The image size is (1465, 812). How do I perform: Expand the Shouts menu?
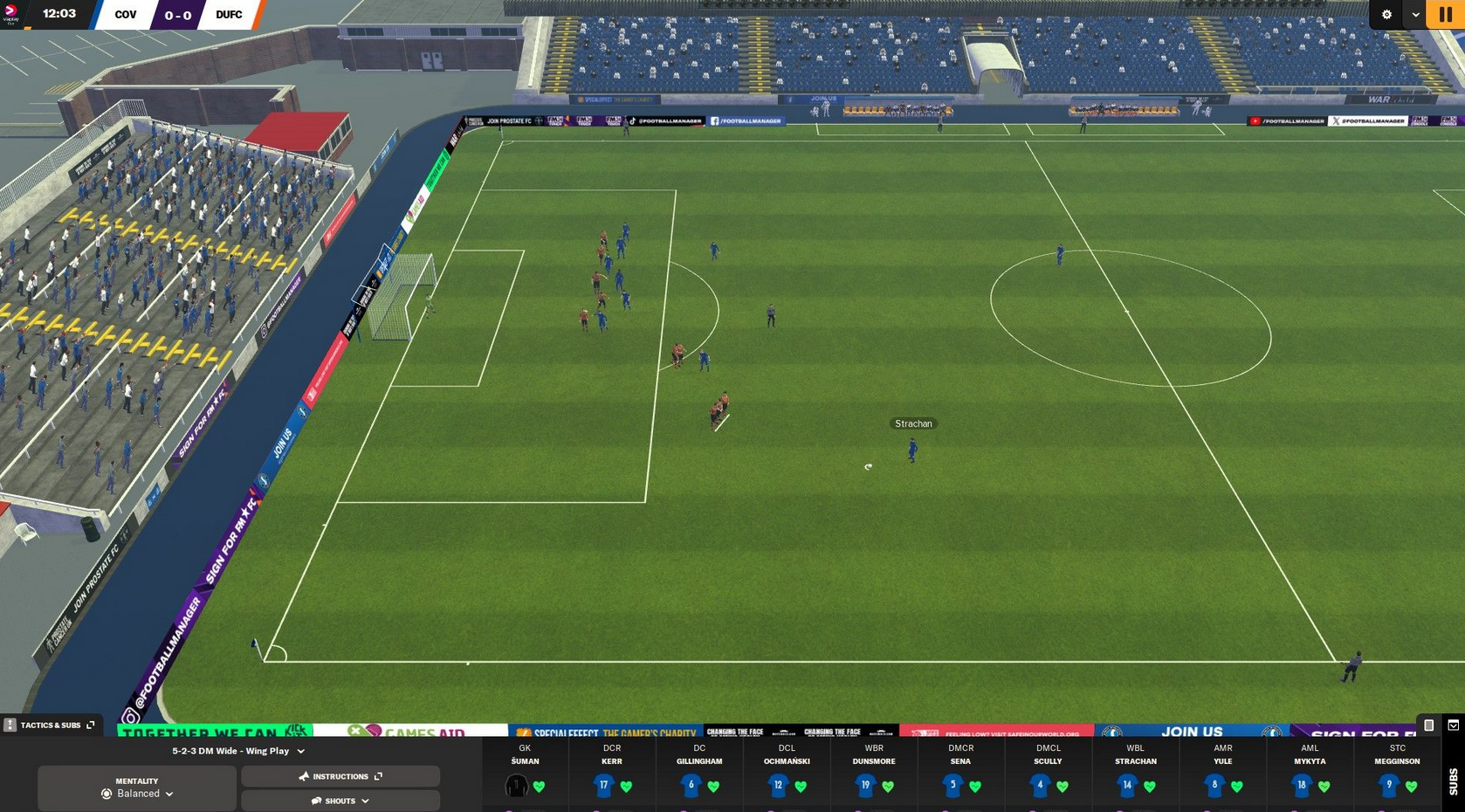pos(340,801)
